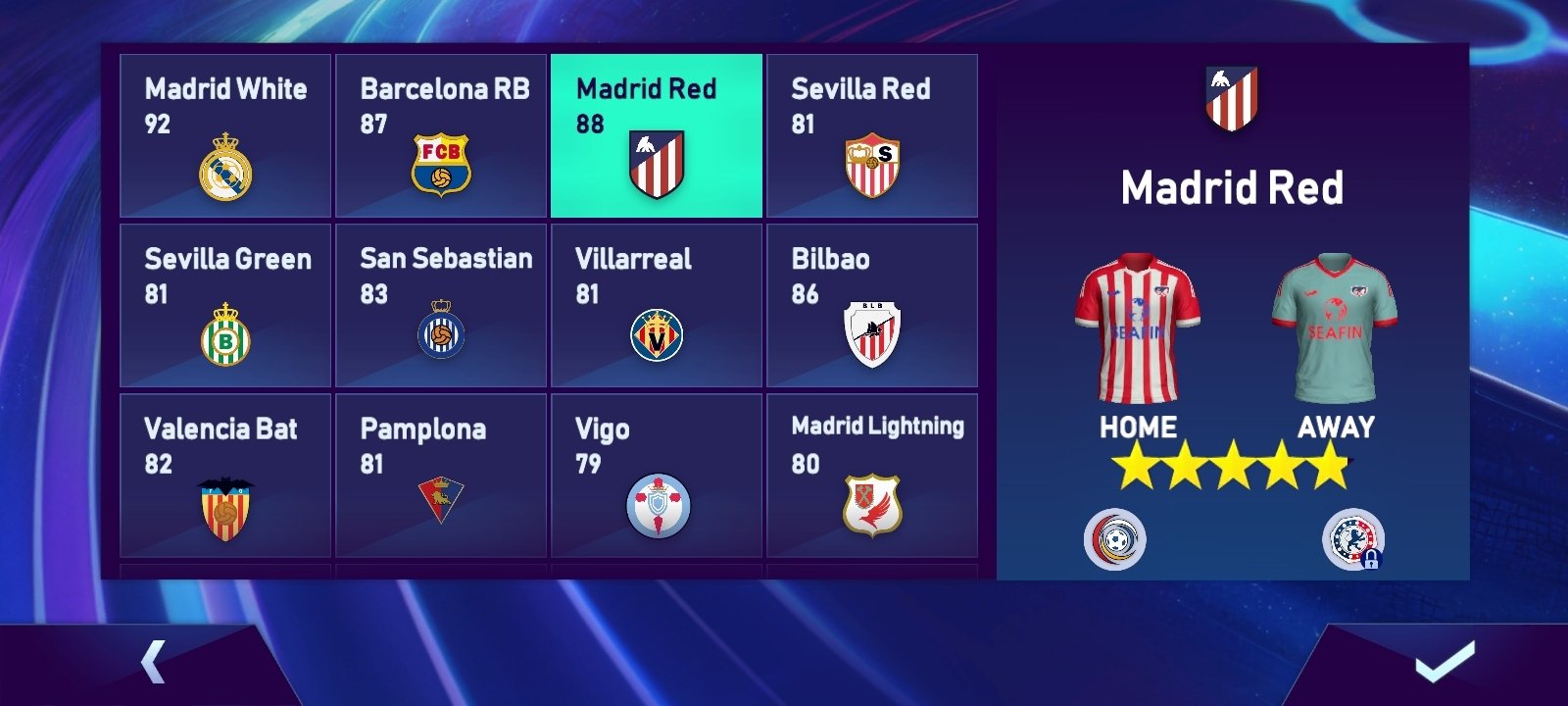Select the teal AWAY kit
Screen dimensions: 1568x706
point(1335,330)
